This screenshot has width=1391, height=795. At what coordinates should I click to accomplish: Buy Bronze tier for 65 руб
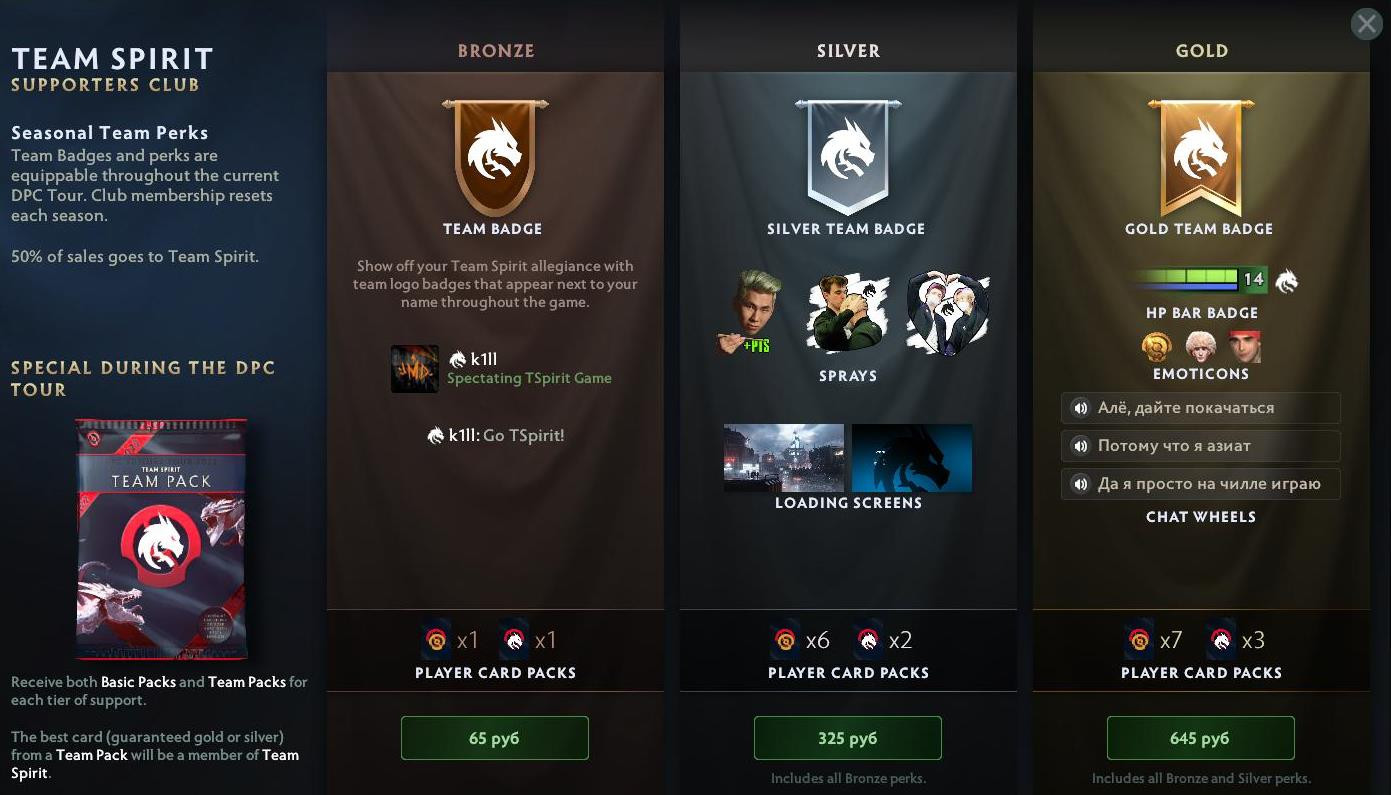pos(494,738)
